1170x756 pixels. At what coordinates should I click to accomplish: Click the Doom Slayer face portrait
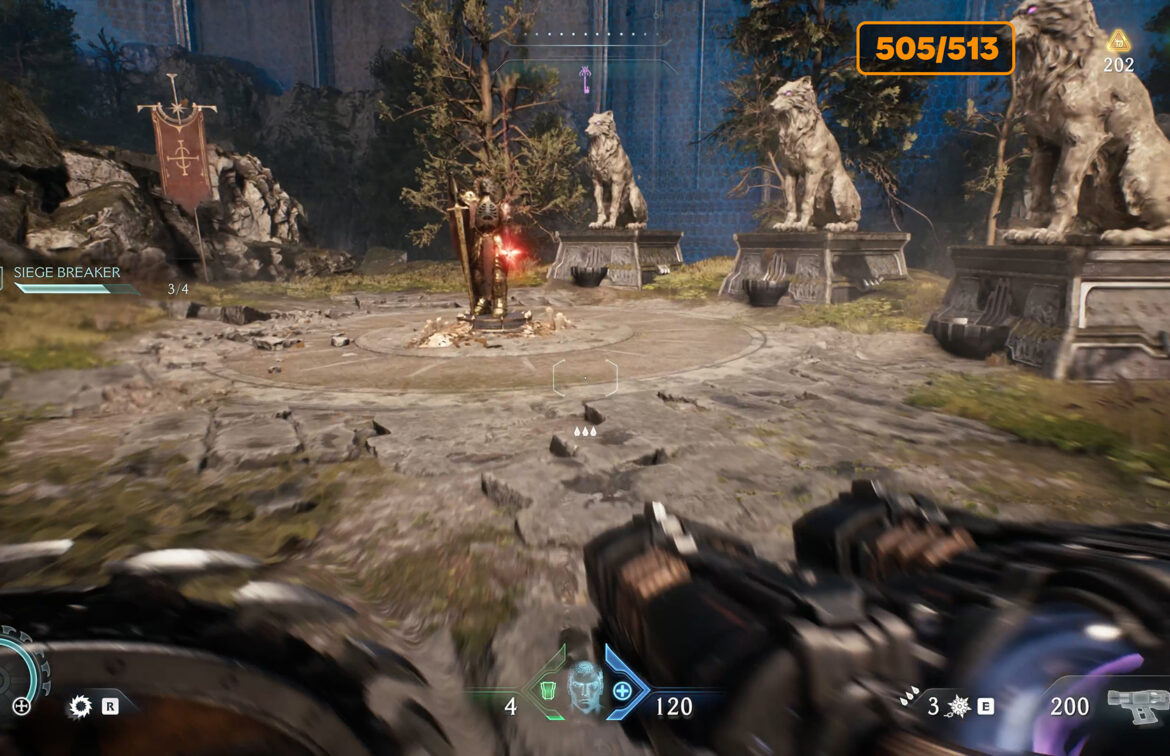click(584, 687)
